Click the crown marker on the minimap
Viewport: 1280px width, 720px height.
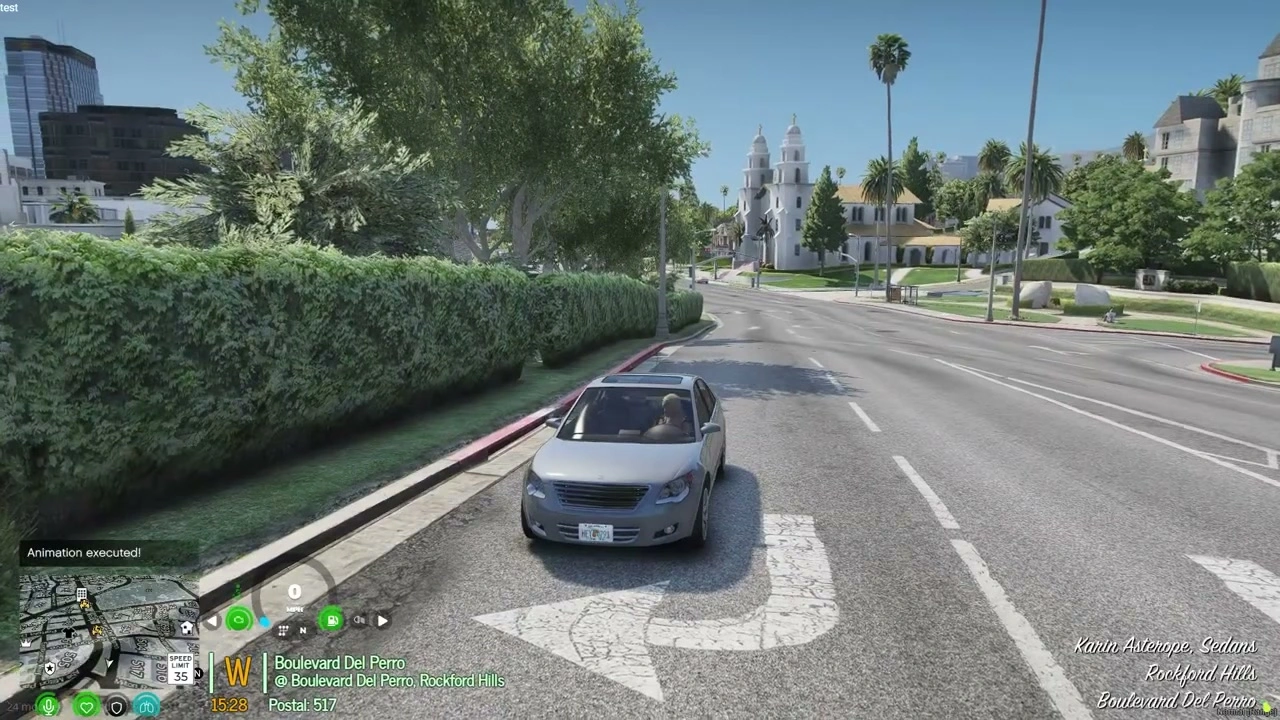click(26, 645)
